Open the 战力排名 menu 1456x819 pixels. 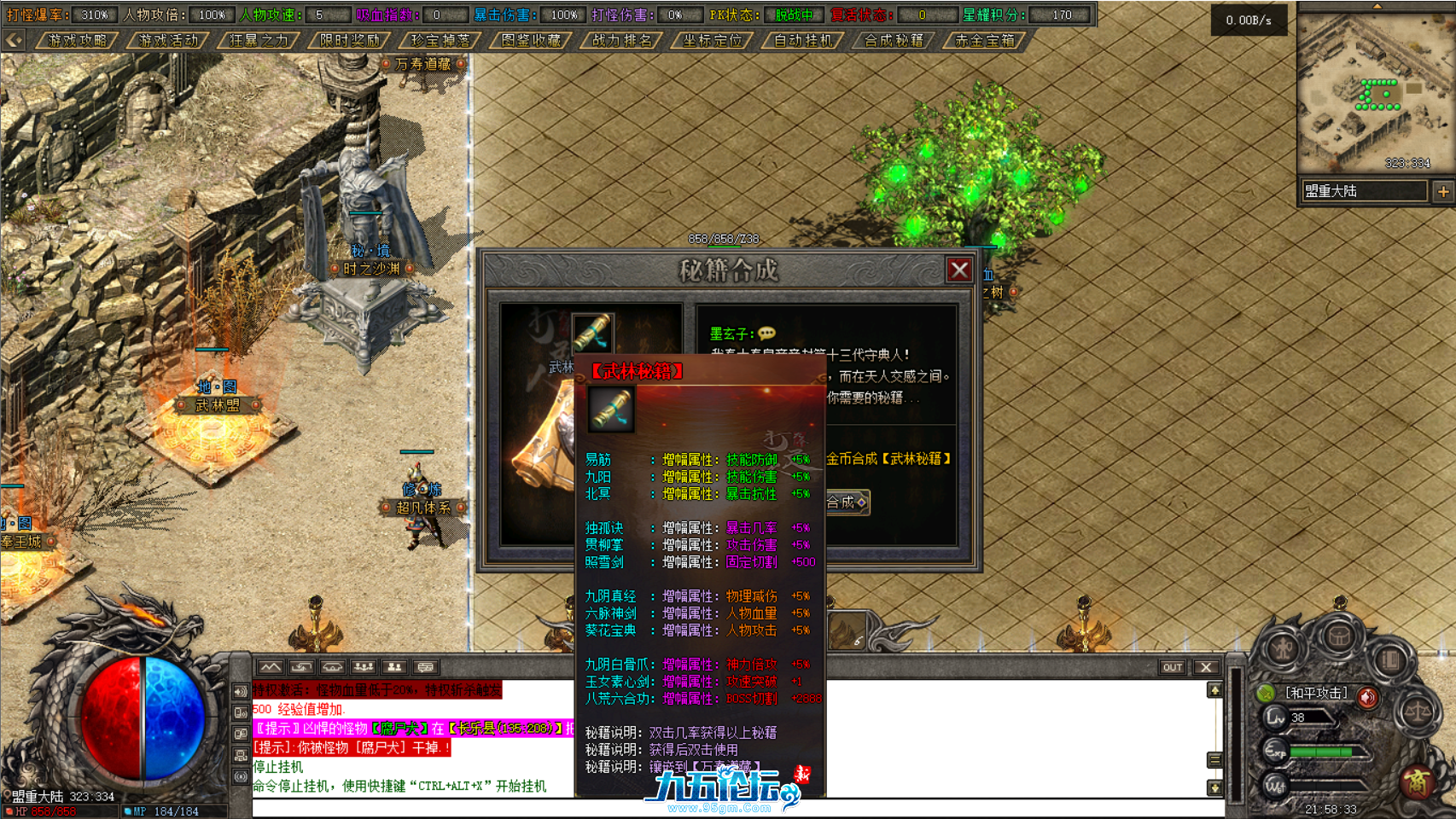[x=620, y=39]
